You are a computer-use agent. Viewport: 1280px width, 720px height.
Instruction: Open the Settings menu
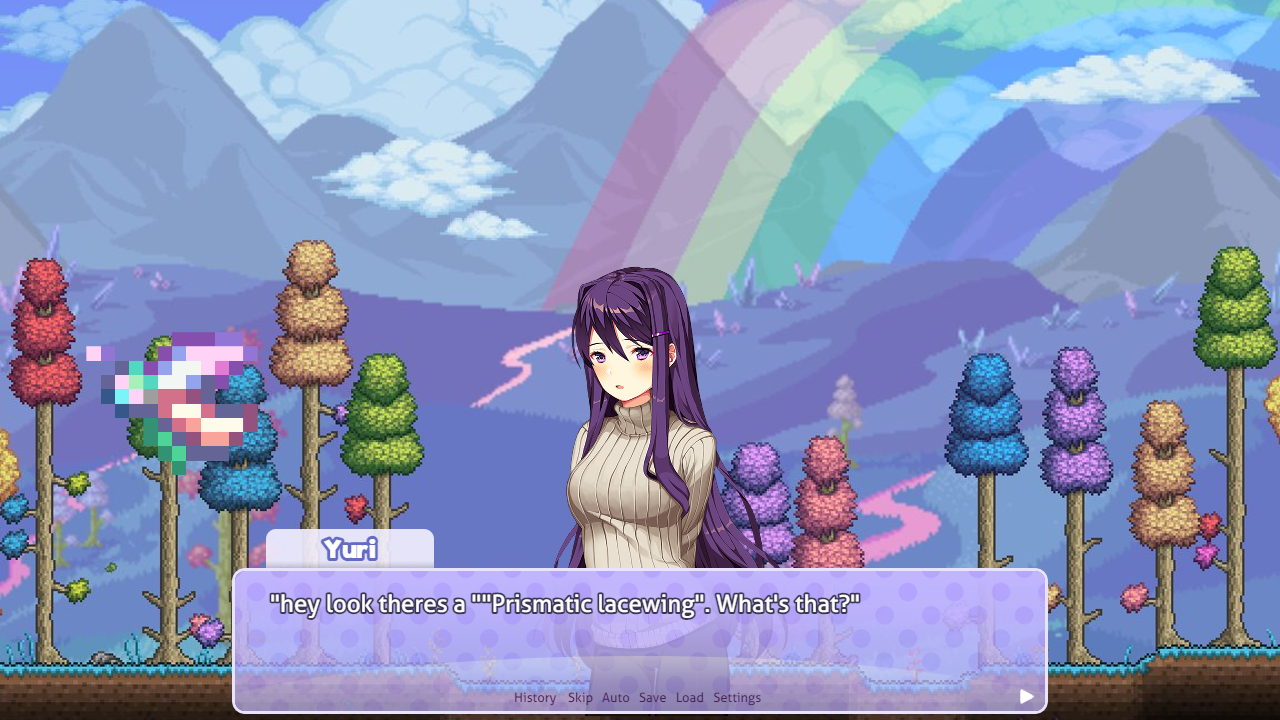point(737,697)
